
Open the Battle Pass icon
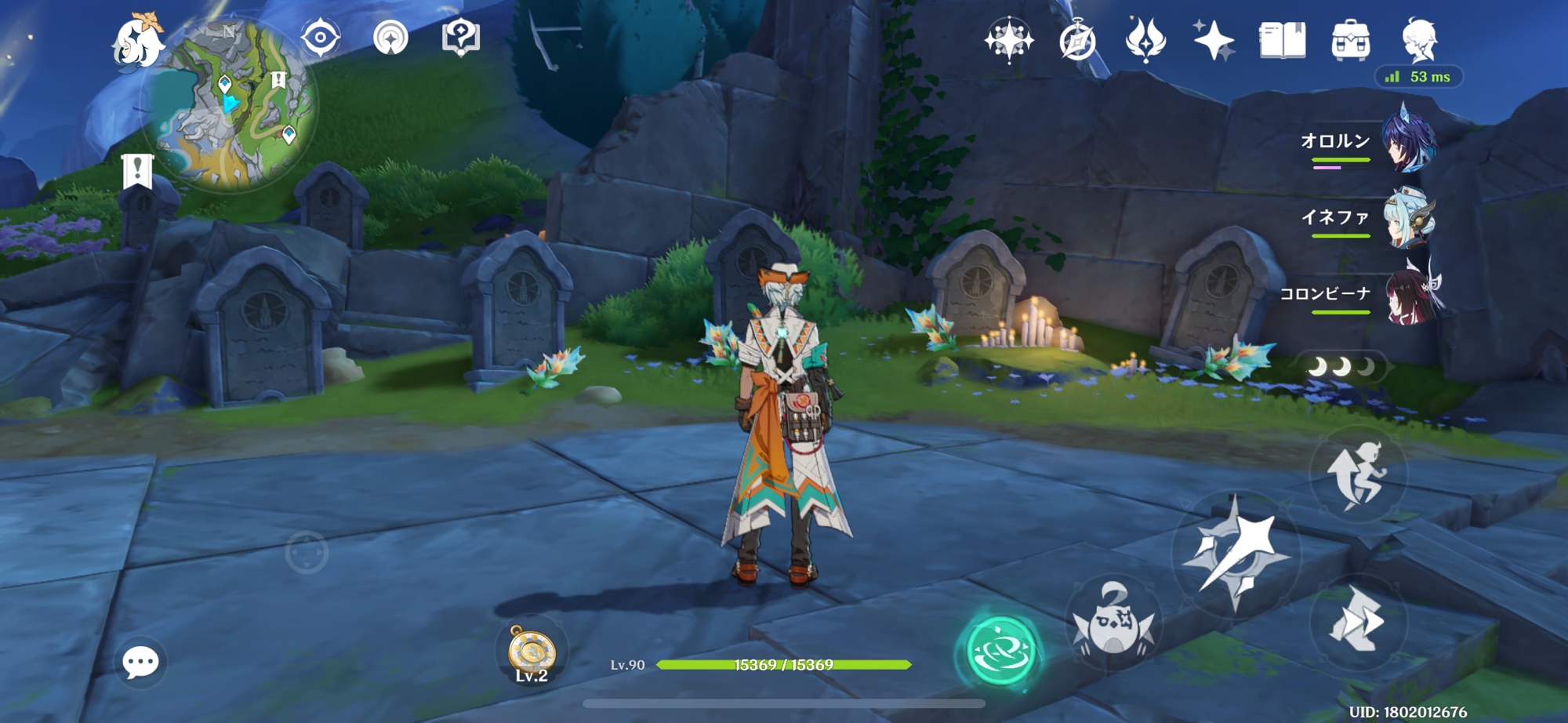coord(1145,39)
